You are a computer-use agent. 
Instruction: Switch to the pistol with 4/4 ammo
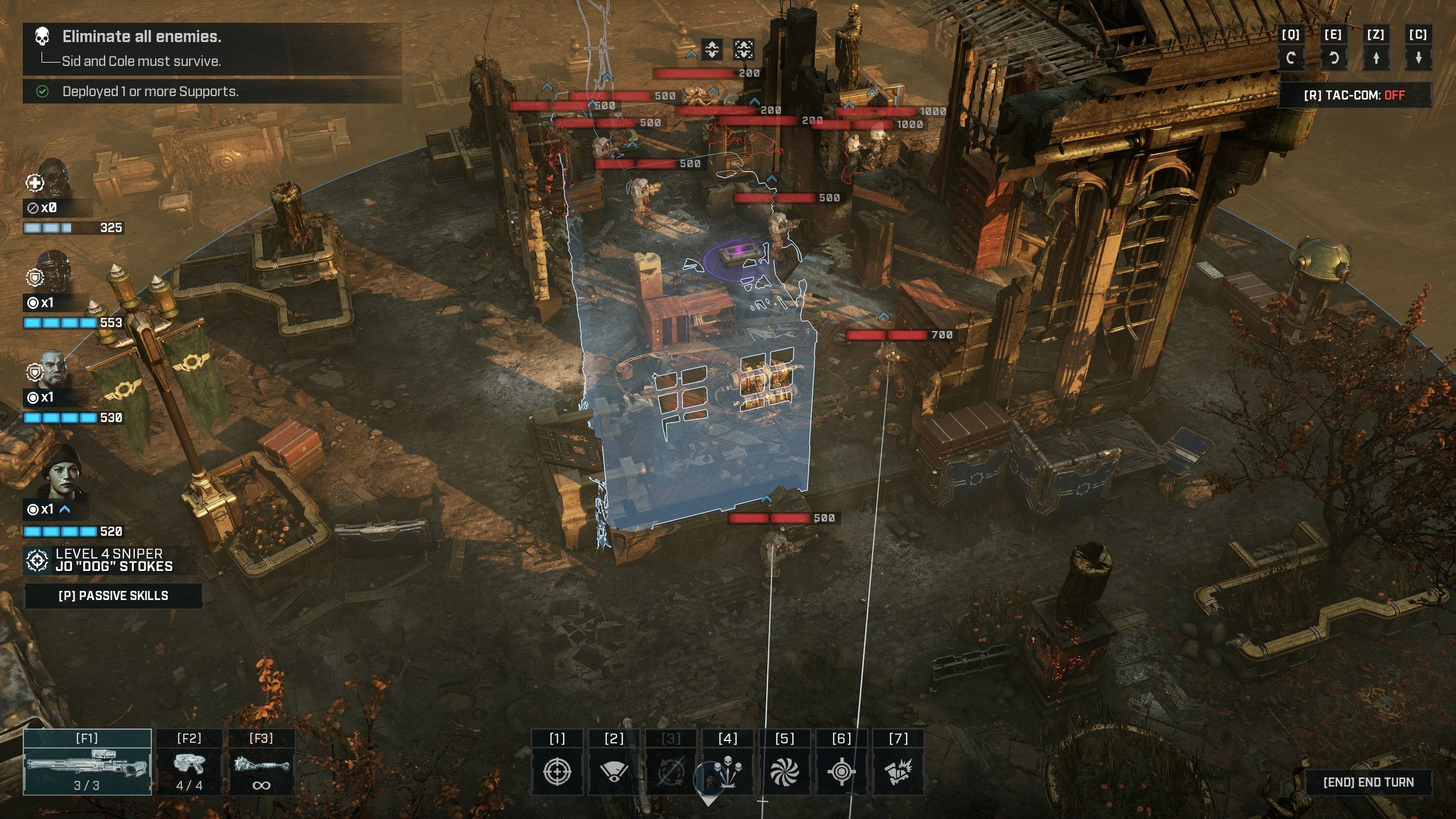click(x=189, y=762)
